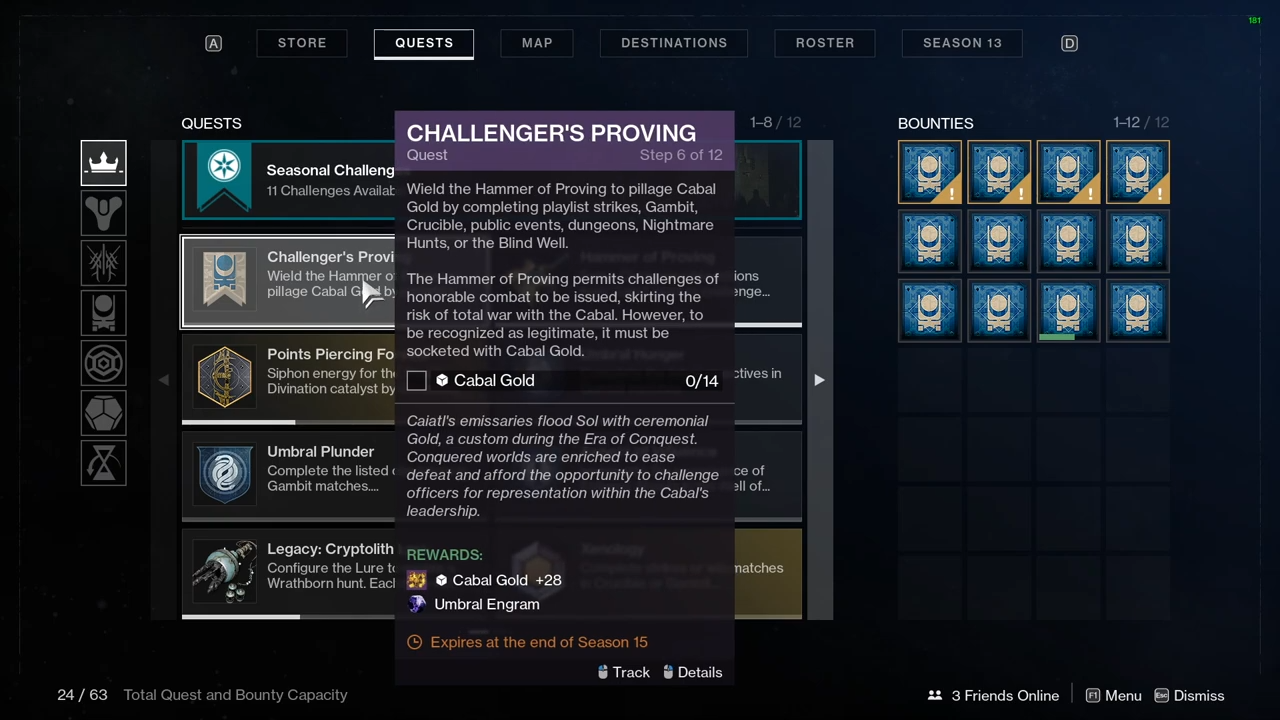Switch to the Map tab
This screenshot has height=720, width=1280.
click(537, 43)
